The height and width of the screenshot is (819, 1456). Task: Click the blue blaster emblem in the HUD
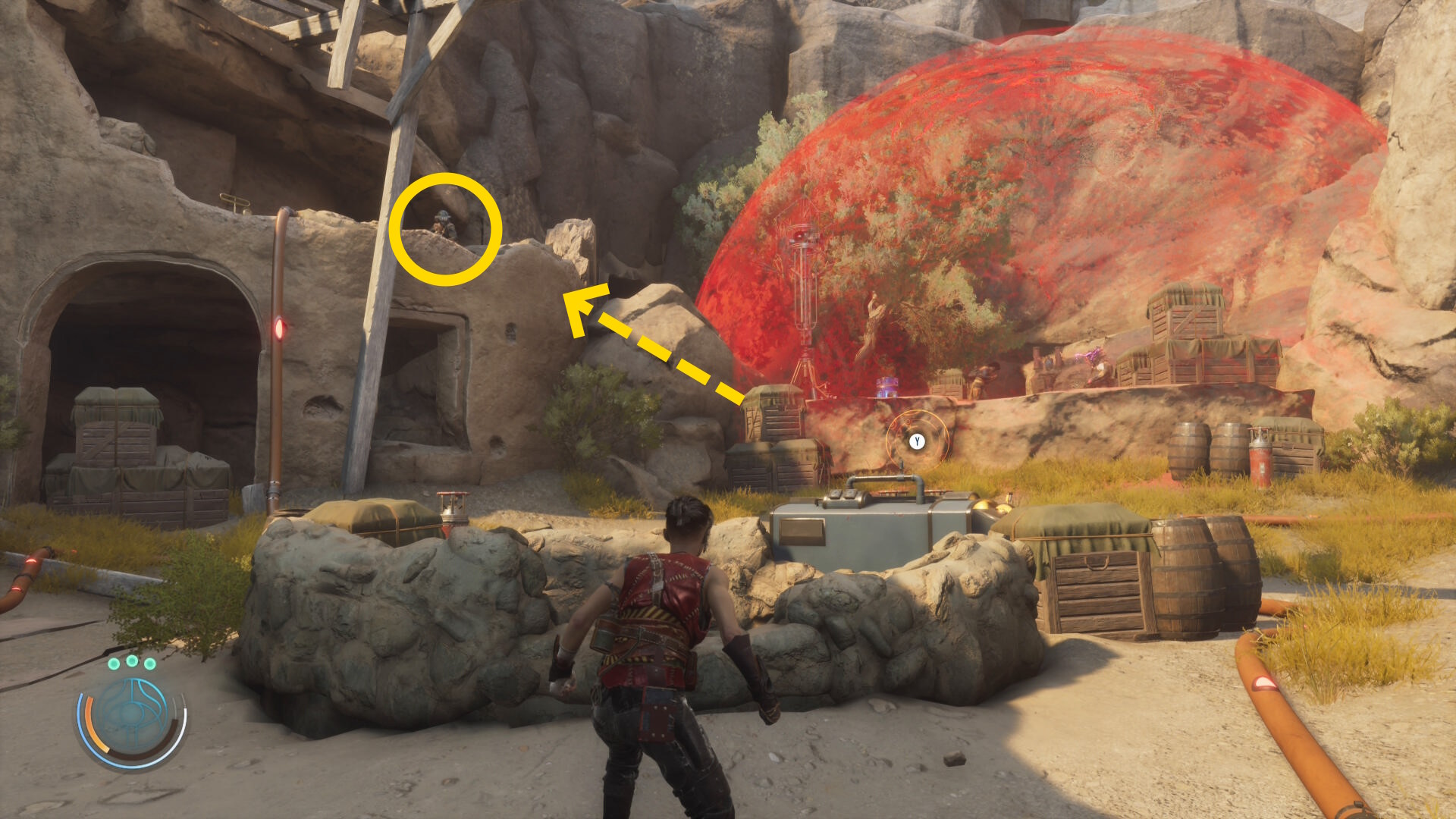point(132,716)
